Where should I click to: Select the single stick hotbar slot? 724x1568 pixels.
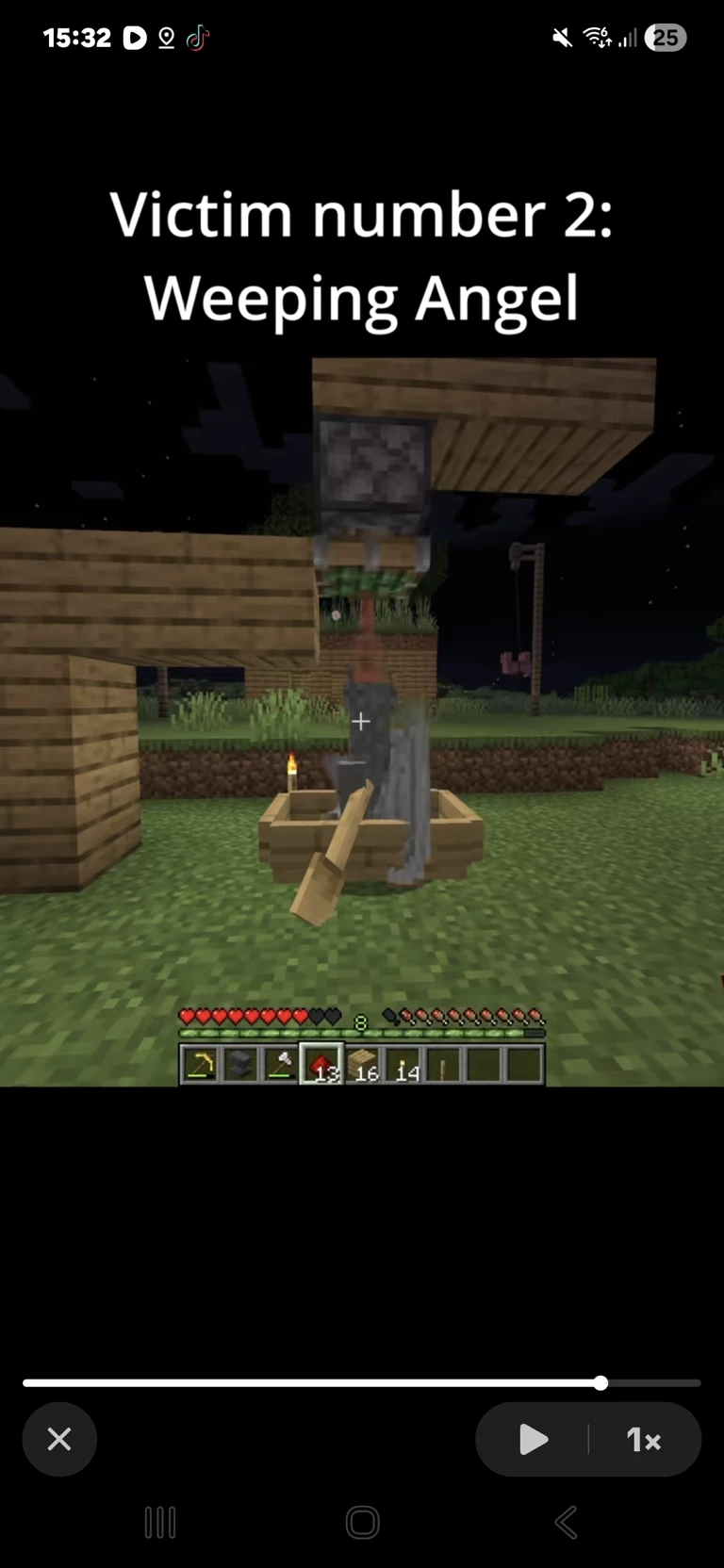coord(443,1065)
